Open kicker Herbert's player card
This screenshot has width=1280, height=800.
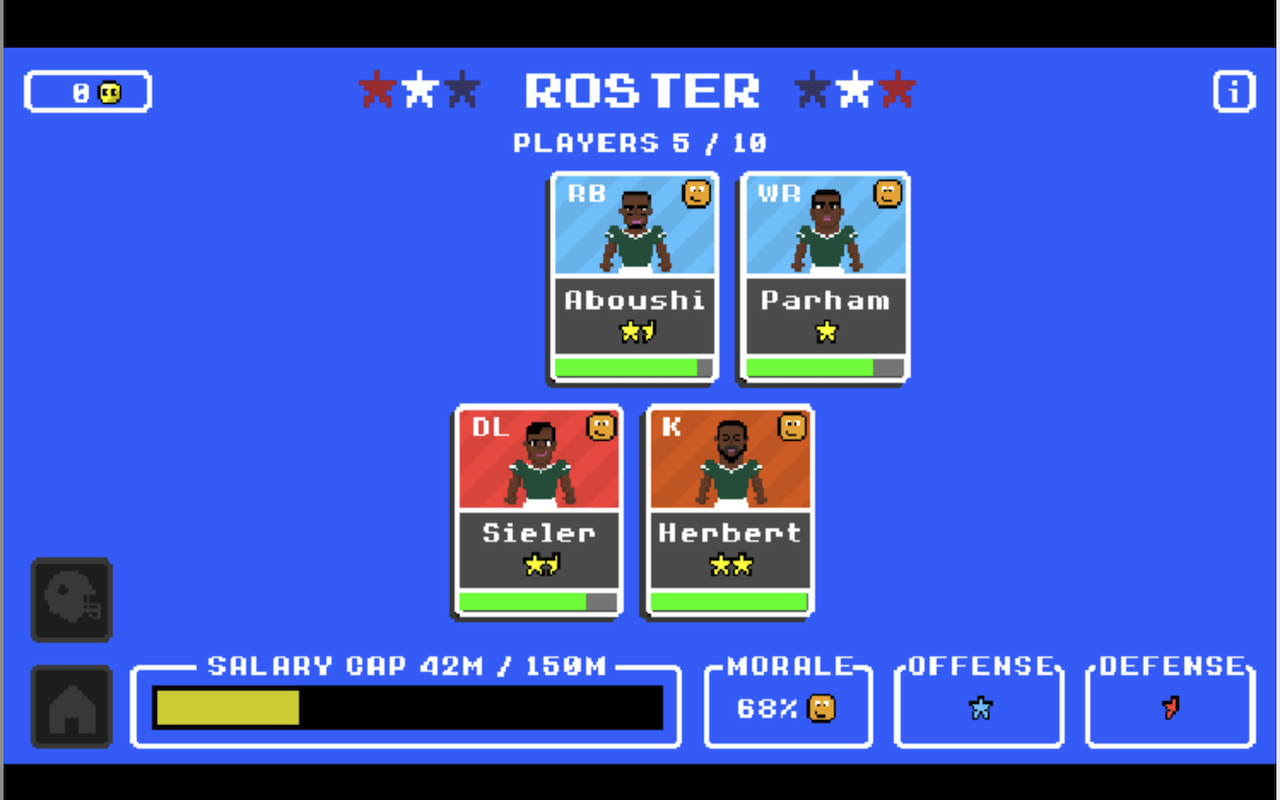[729, 511]
